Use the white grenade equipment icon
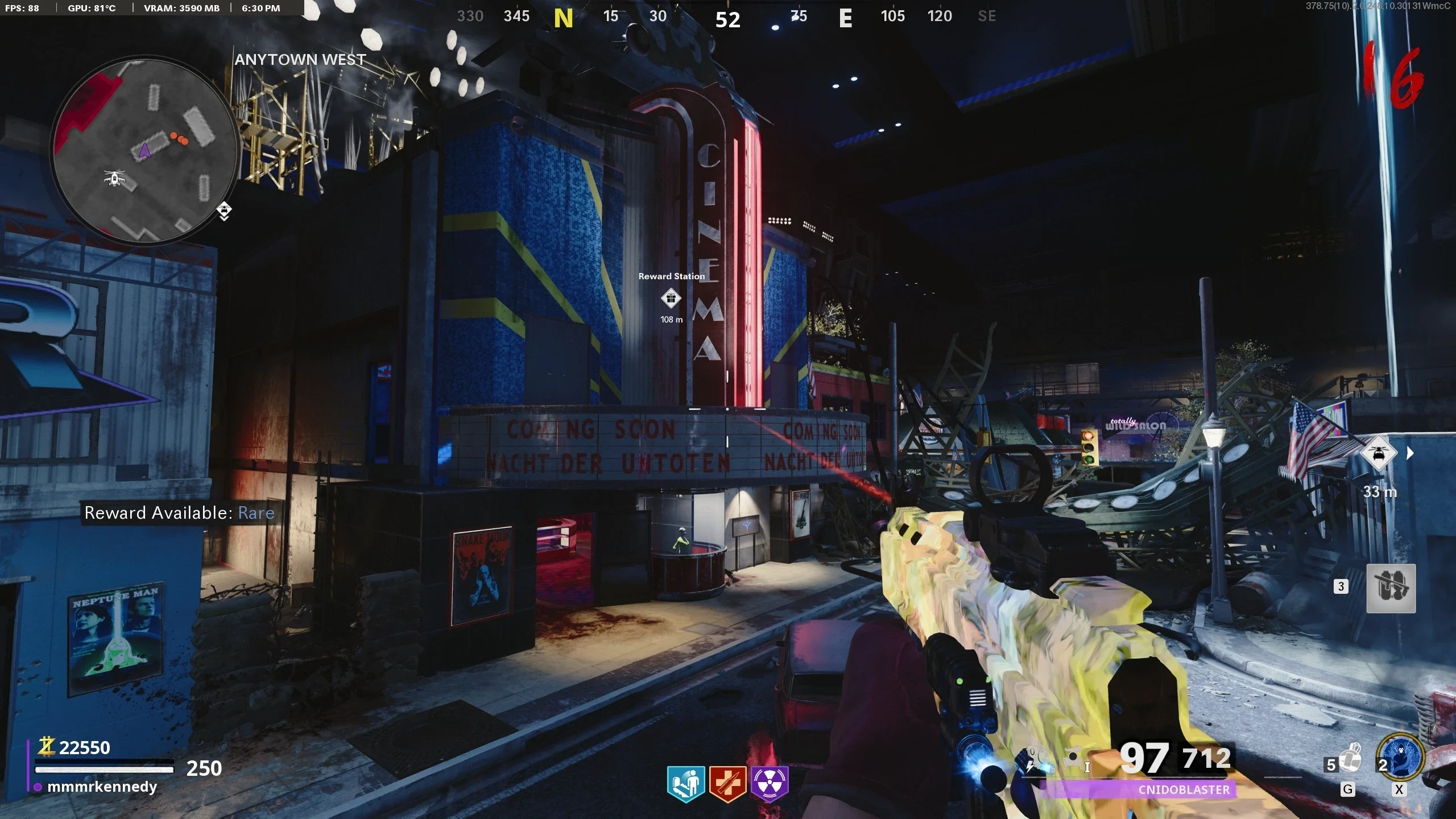1456x819 pixels. pos(1350,759)
